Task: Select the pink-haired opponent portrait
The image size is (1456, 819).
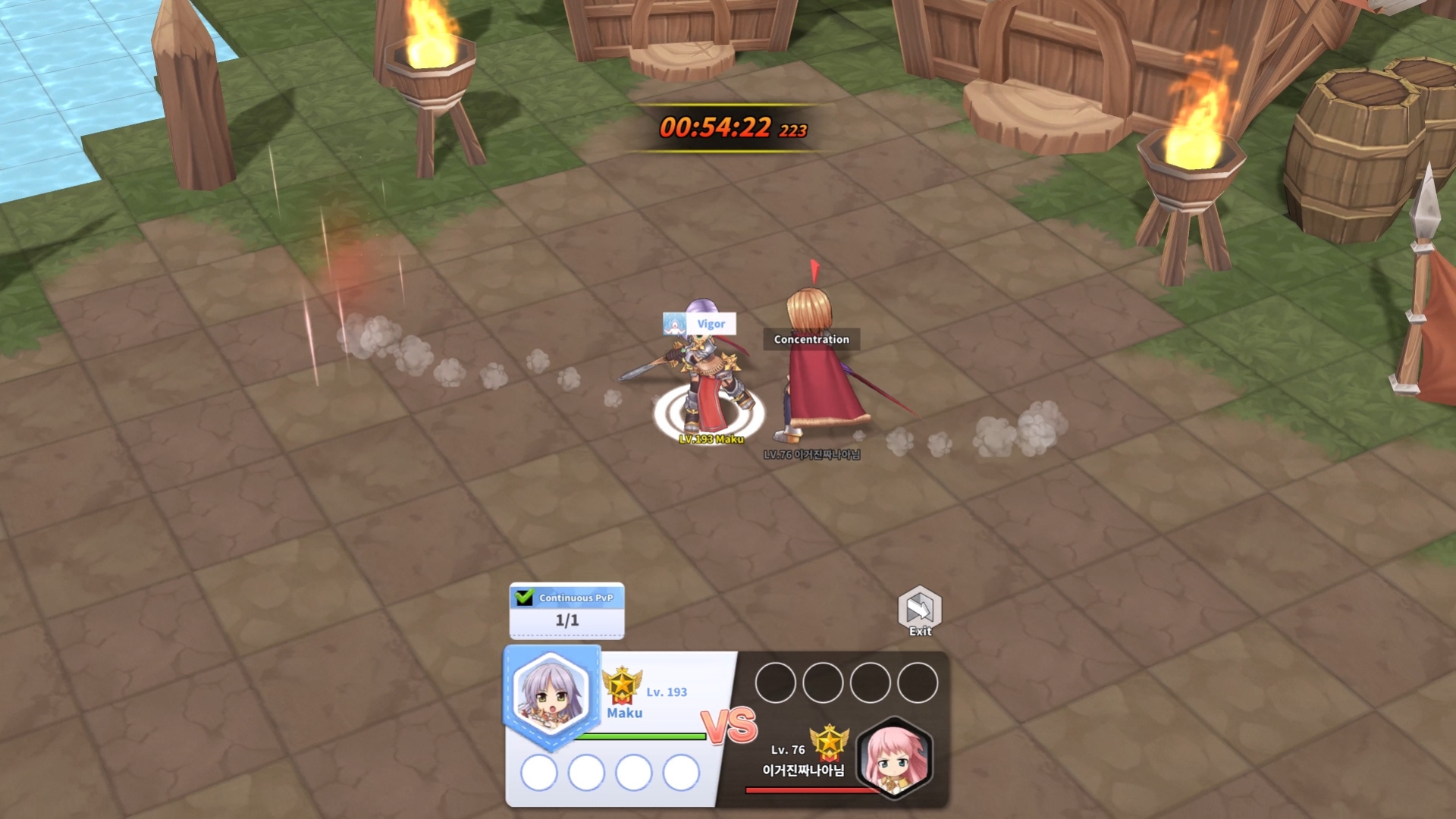Action: [x=894, y=757]
